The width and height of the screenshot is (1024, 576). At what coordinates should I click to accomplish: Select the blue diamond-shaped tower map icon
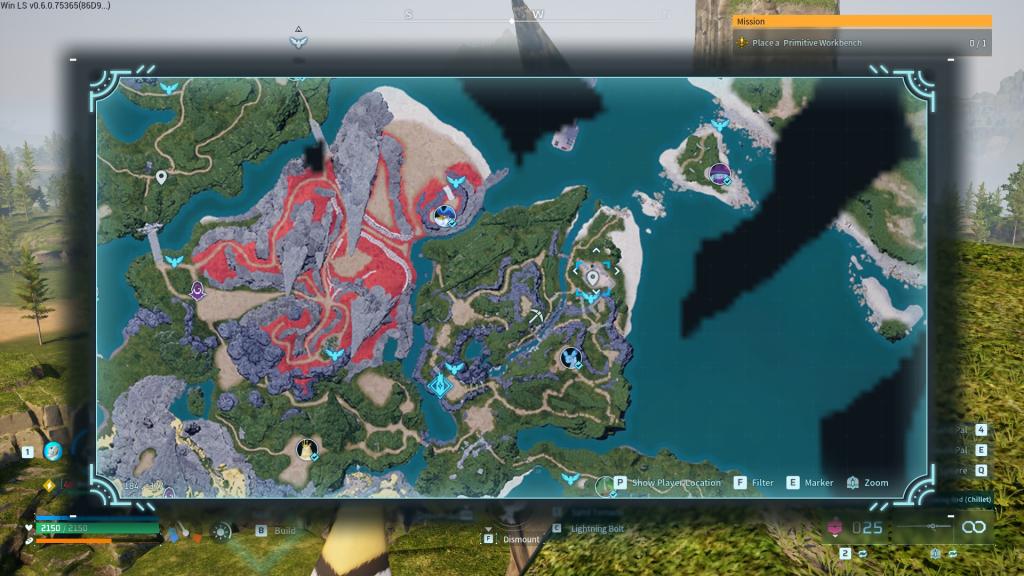point(440,386)
